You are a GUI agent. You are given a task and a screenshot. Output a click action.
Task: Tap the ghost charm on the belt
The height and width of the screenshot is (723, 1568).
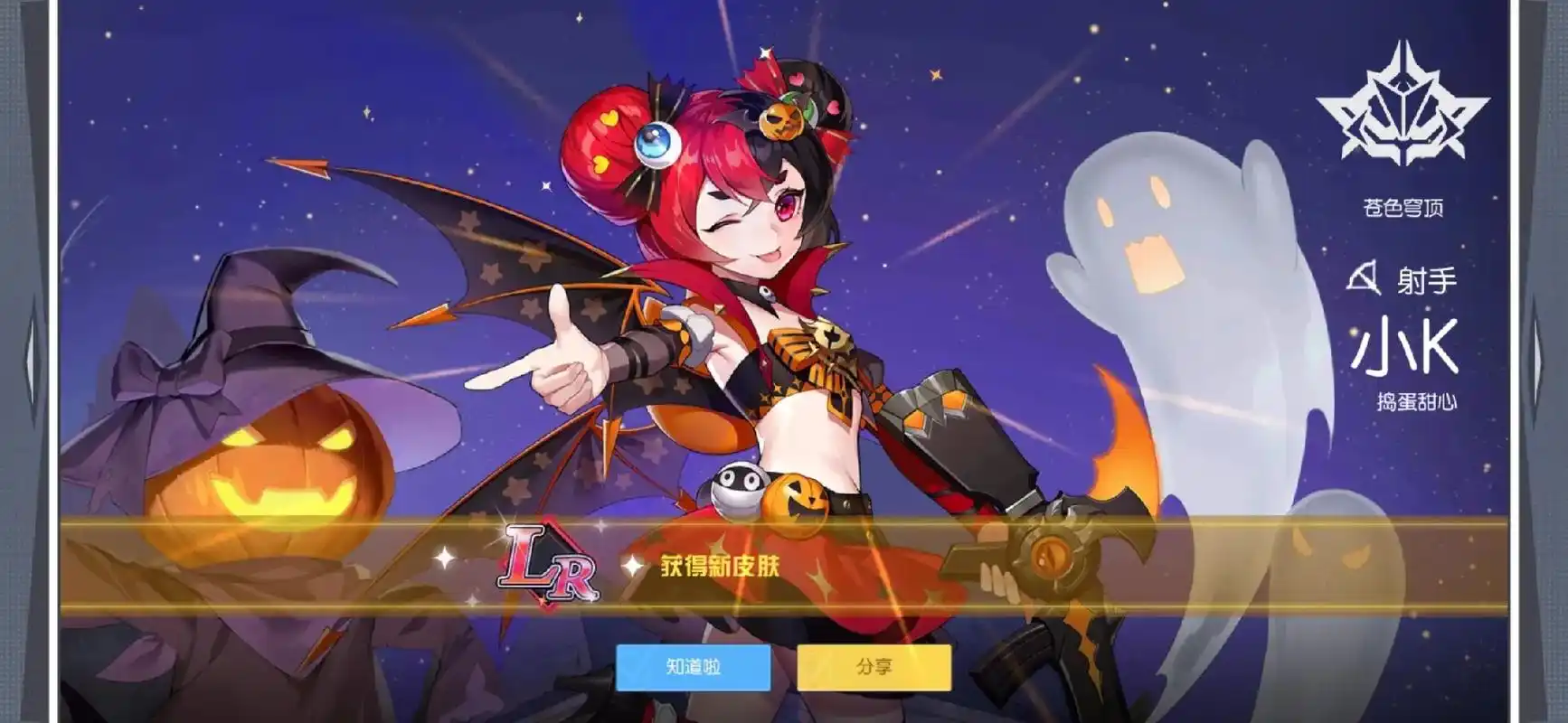pos(736,489)
